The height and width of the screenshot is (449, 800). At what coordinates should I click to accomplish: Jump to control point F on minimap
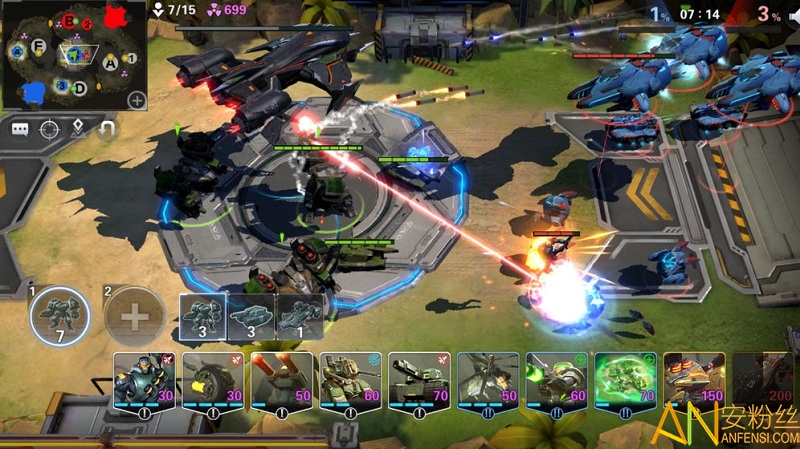(x=39, y=47)
